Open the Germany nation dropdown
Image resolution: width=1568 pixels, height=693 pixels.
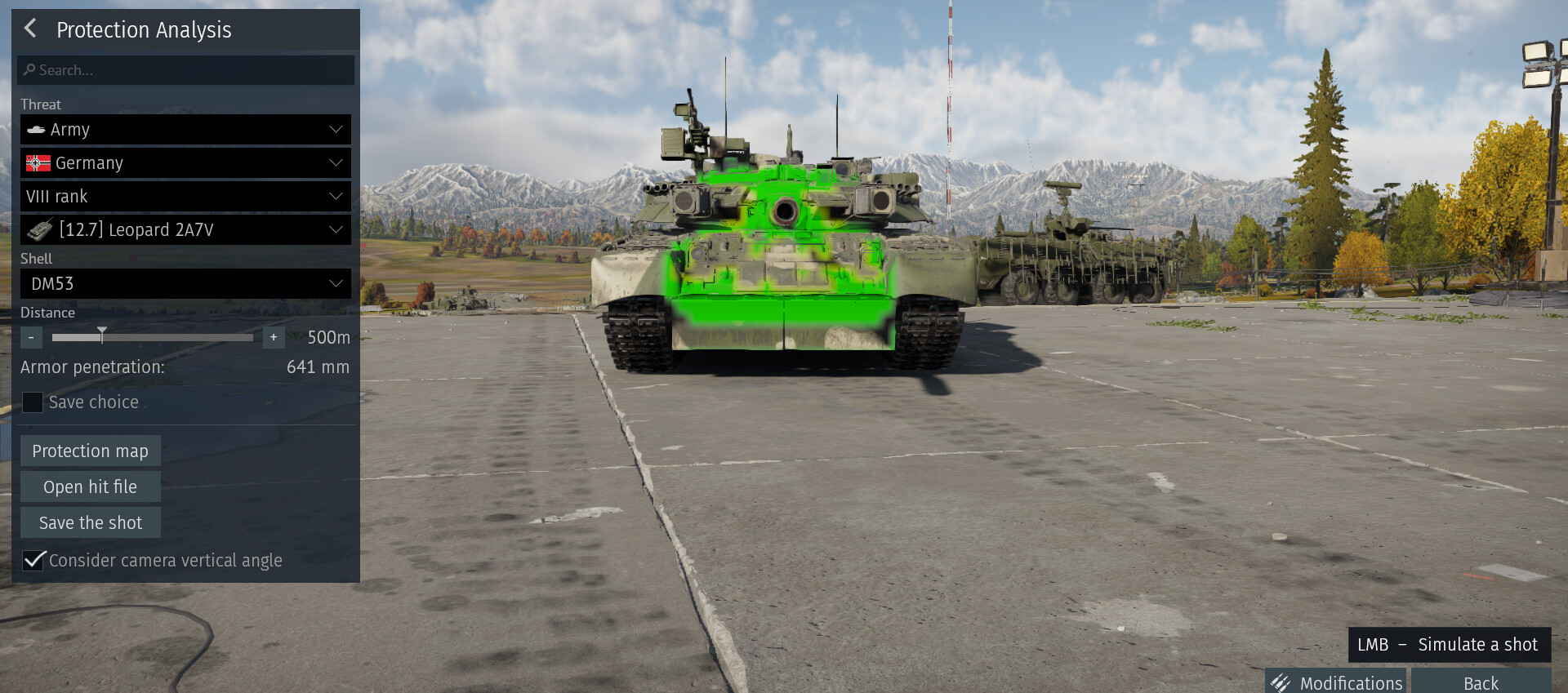click(185, 163)
